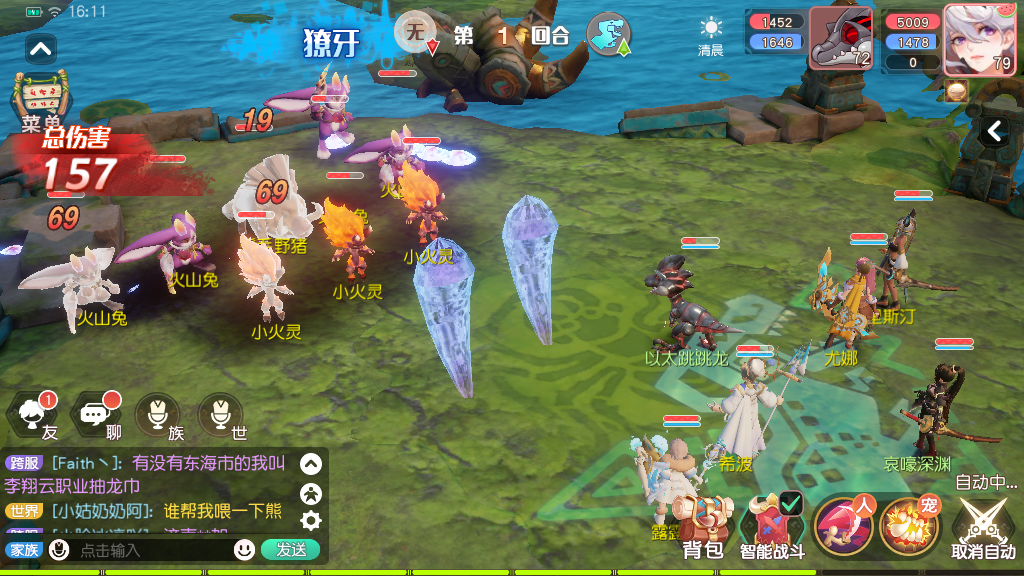
Task: Activate the world voice microphone 世
Action: click(x=221, y=415)
